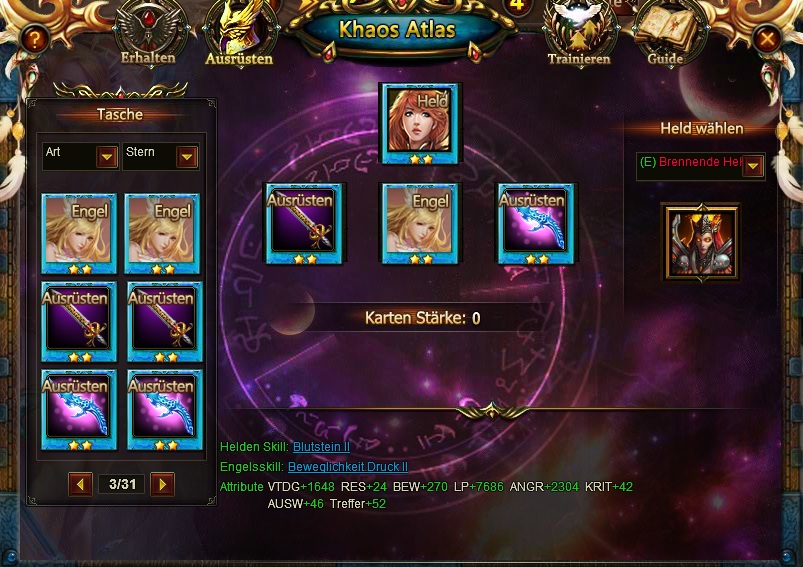Screen dimensions: 803x567
Task: Go to the previous bag page
Action: point(81,484)
